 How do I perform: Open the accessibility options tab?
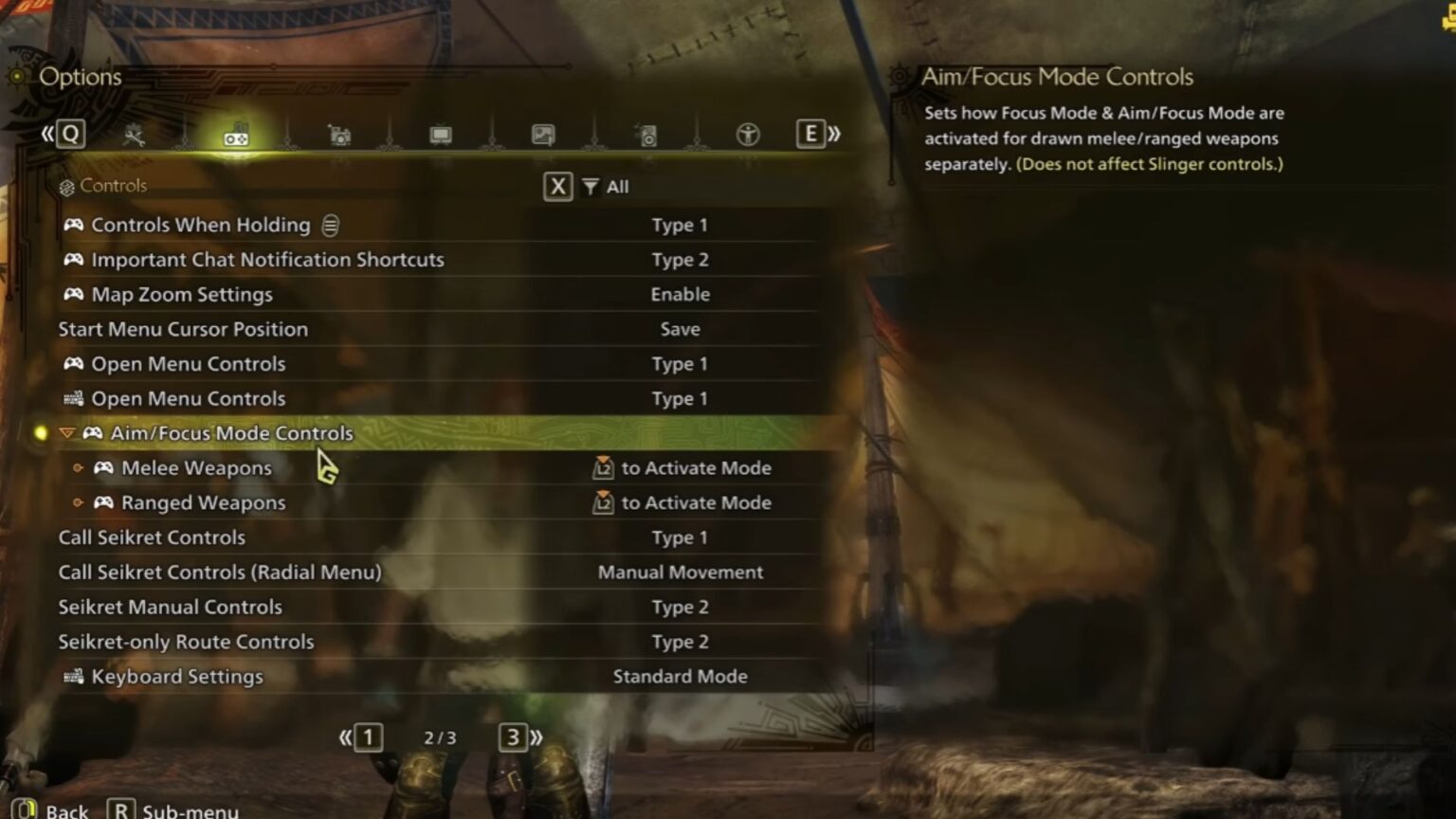(748, 134)
